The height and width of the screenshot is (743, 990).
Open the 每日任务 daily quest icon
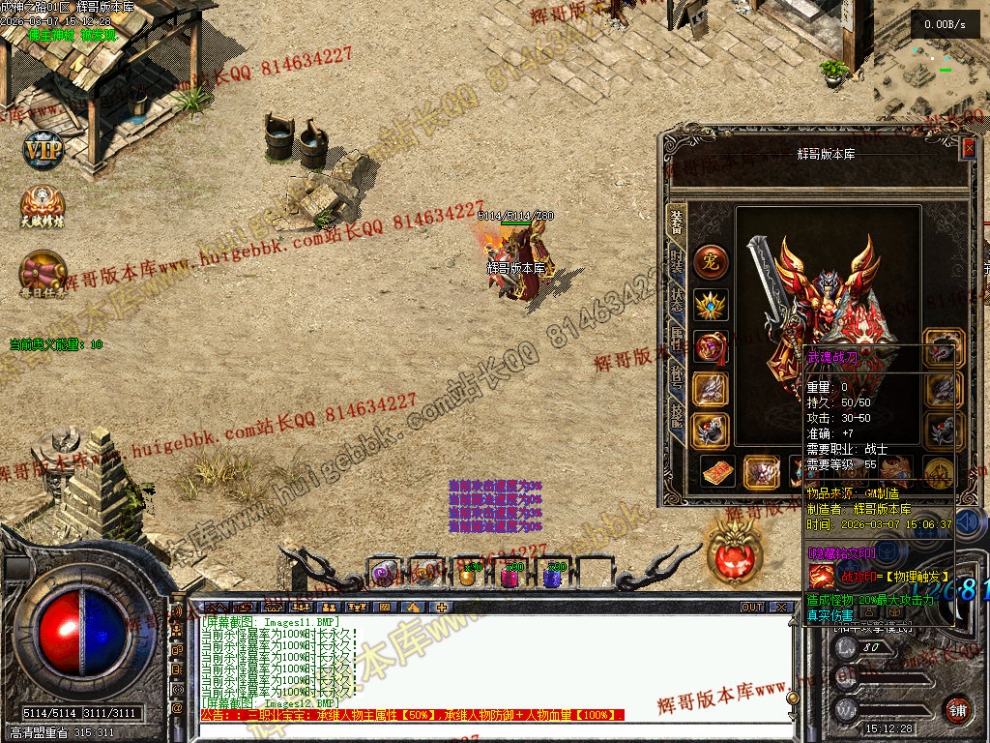tap(43, 271)
